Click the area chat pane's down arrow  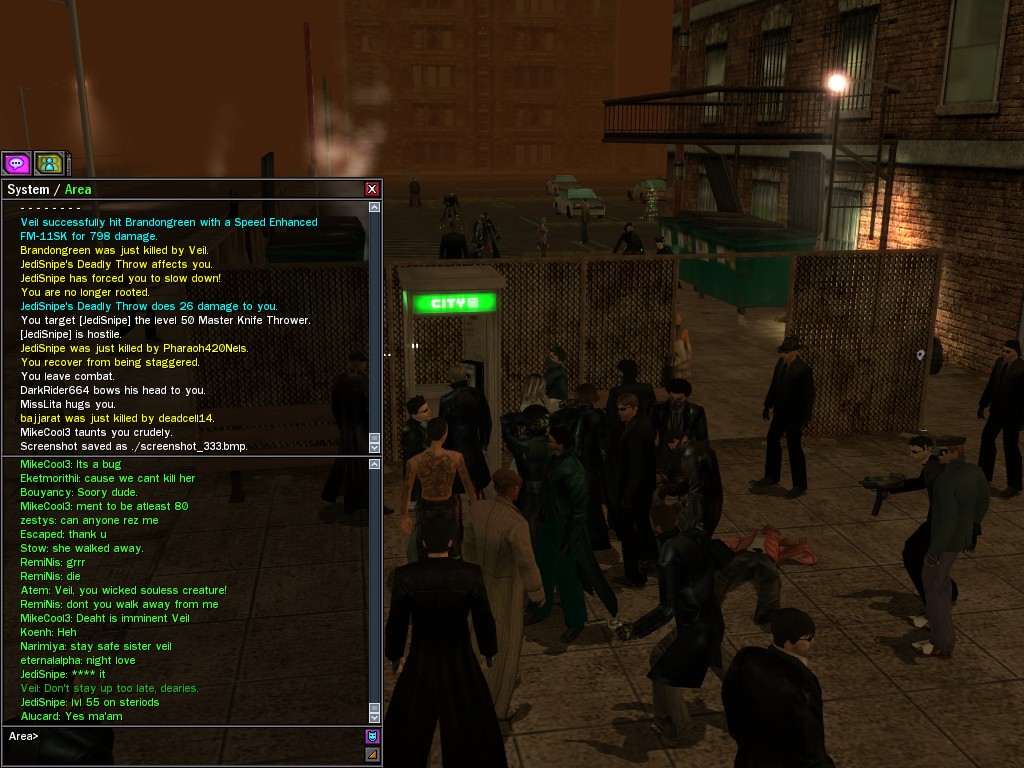[375, 717]
